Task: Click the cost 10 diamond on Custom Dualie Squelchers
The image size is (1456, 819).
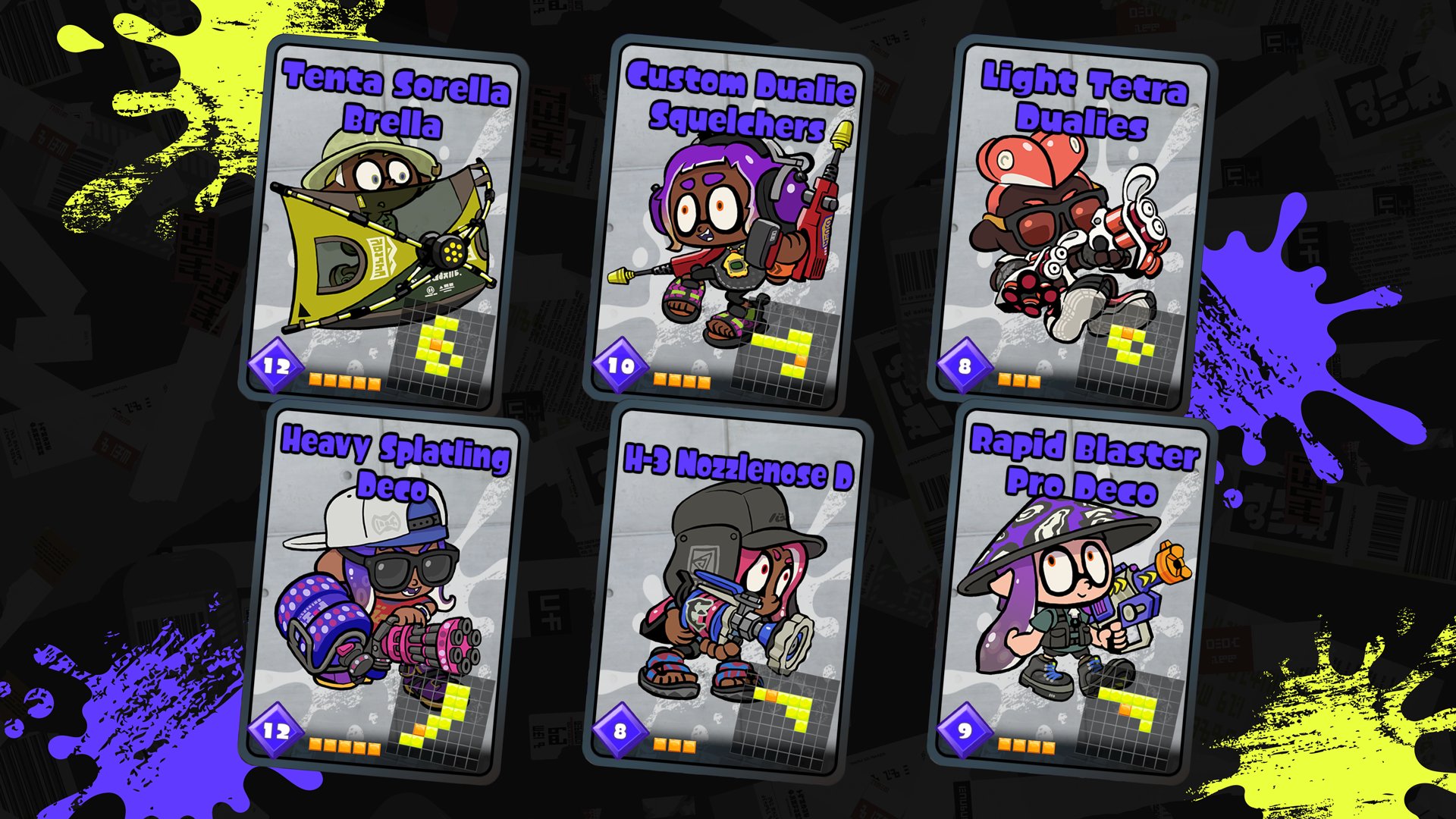Action: 620,365
